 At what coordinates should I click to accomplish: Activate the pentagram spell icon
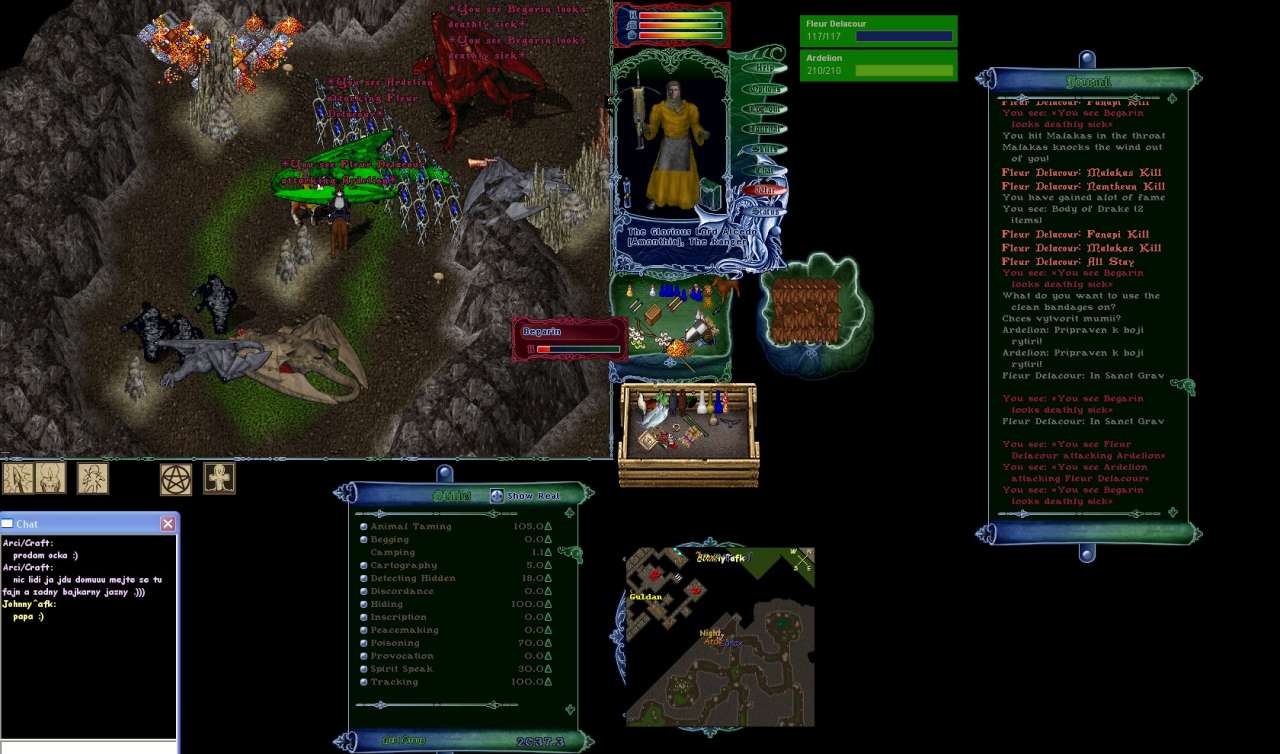click(x=176, y=479)
